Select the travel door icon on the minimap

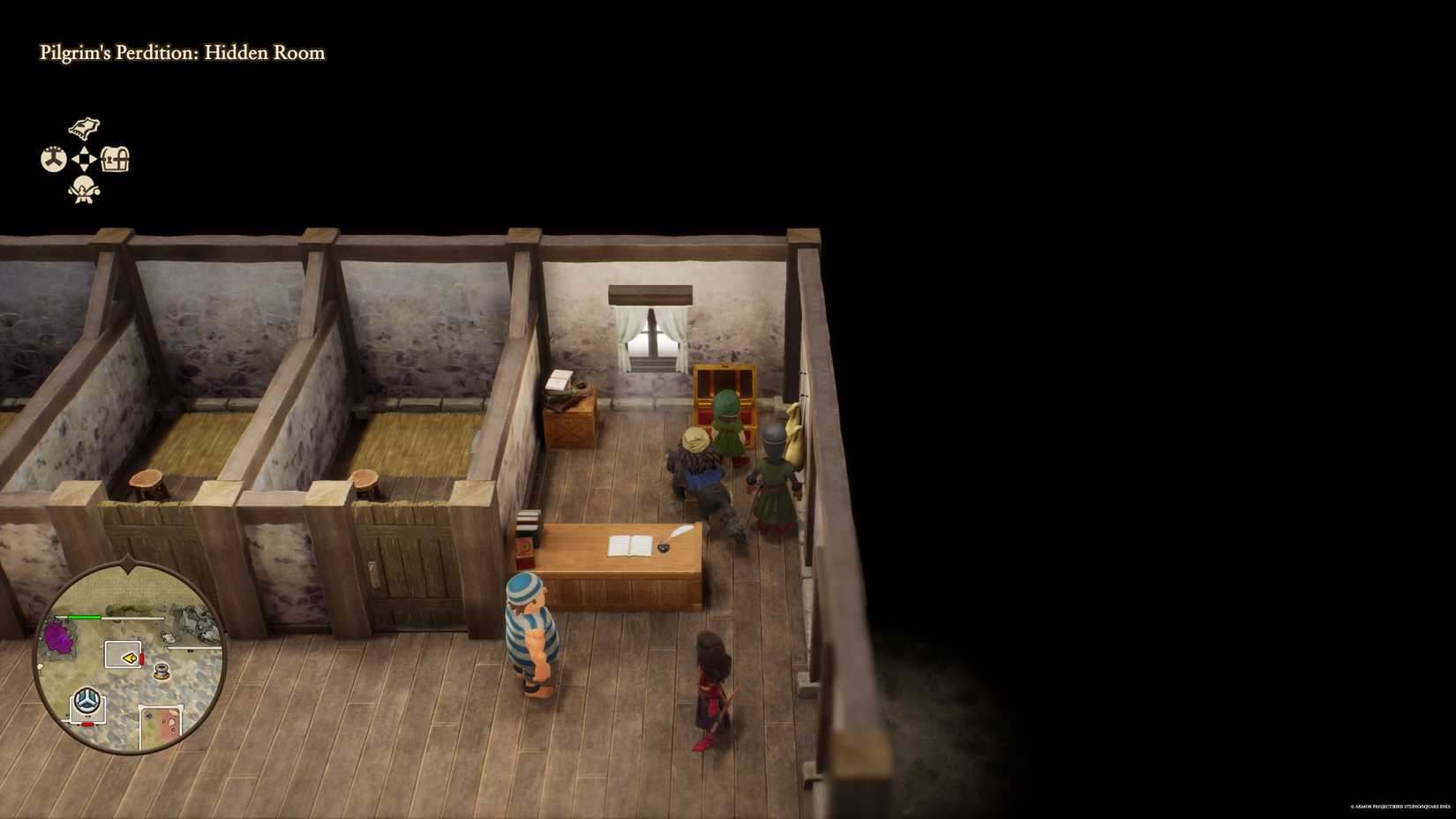click(87, 700)
